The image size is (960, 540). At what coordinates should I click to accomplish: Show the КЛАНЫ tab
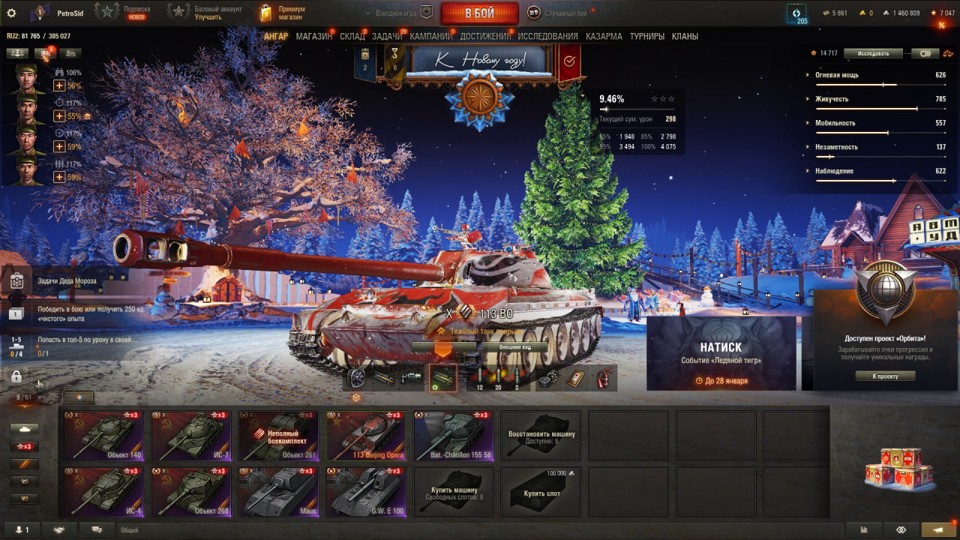click(x=685, y=36)
